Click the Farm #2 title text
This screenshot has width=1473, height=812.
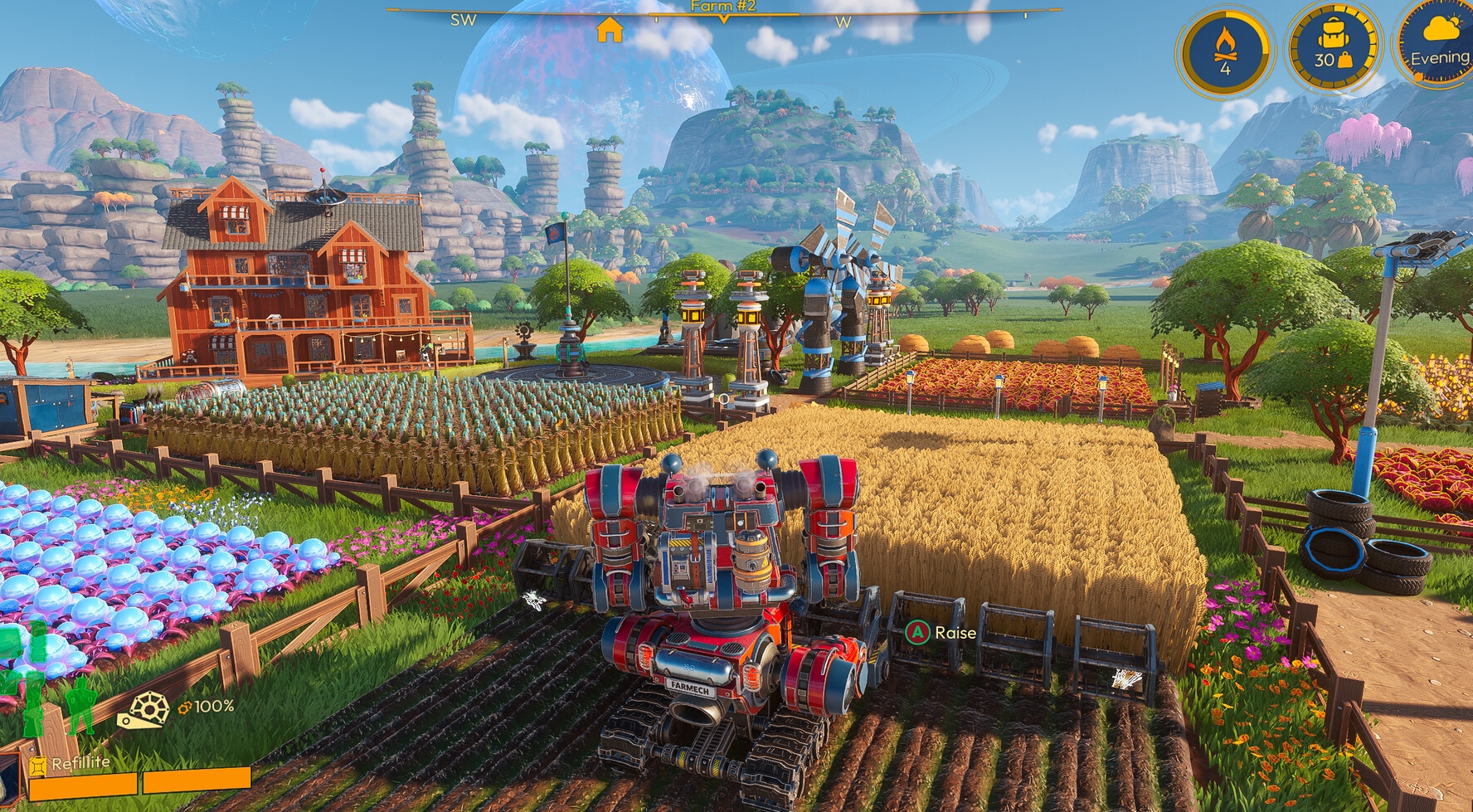[723, 7]
